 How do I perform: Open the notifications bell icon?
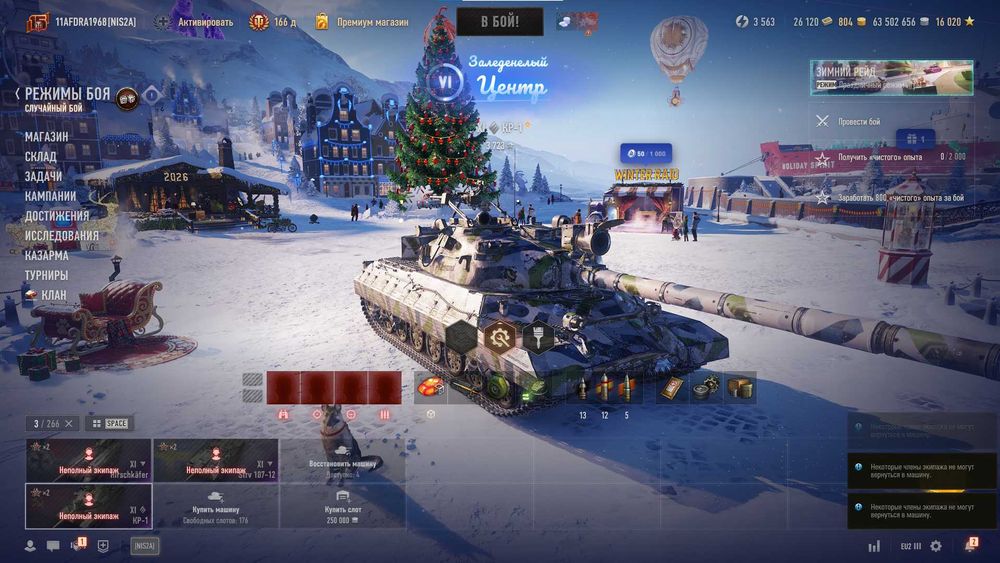[970, 545]
